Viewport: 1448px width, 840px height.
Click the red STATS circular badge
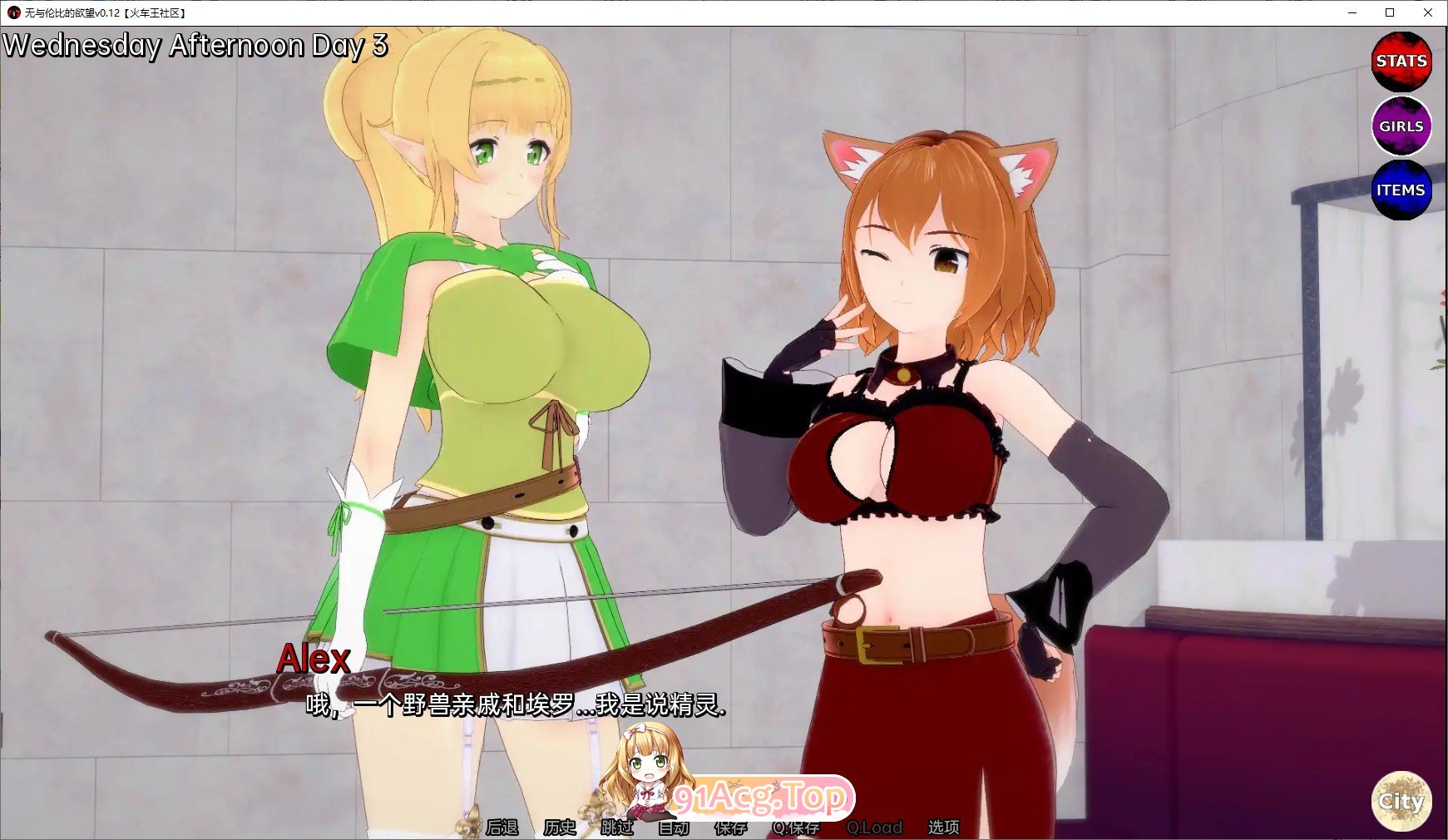(1402, 62)
